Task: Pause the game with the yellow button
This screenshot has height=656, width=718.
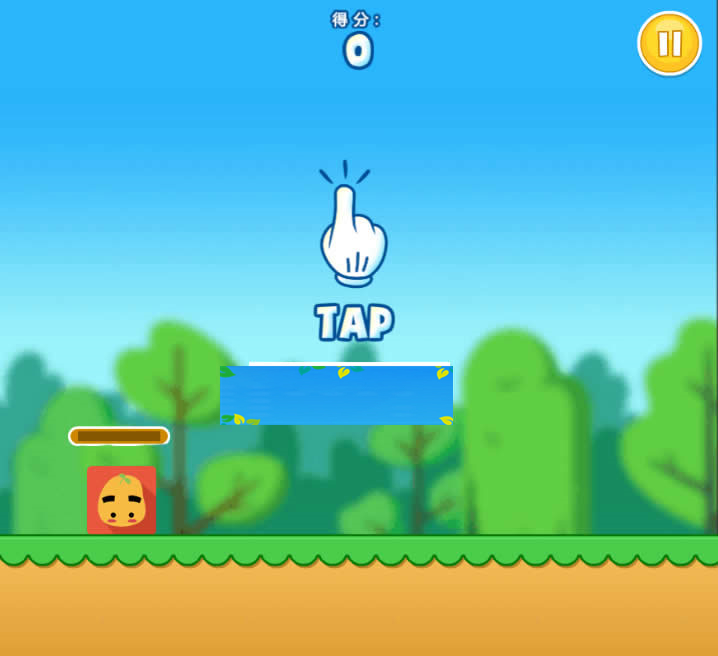Action: pos(669,43)
